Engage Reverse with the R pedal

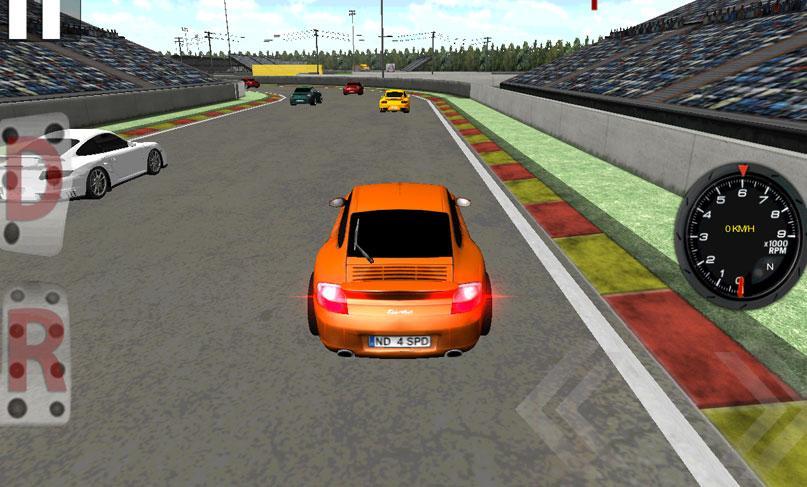click(x=34, y=354)
